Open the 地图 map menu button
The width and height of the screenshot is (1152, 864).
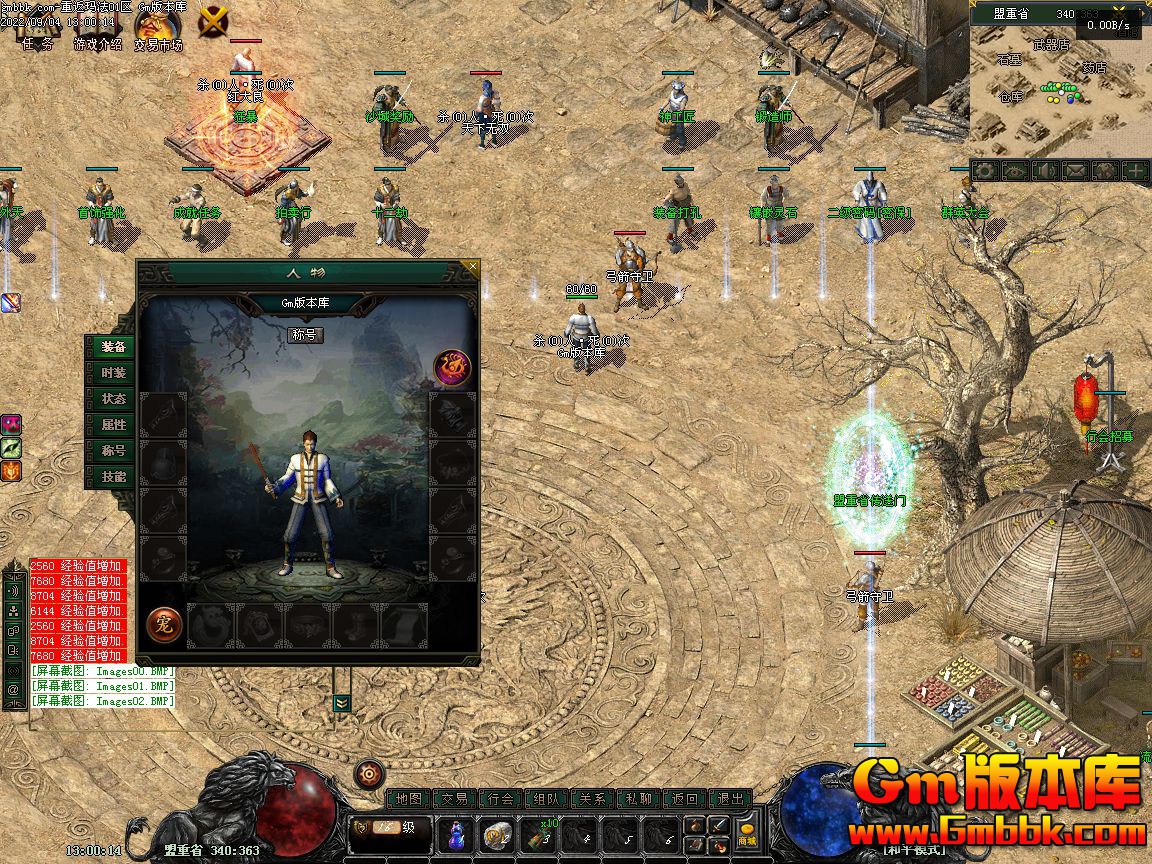408,799
